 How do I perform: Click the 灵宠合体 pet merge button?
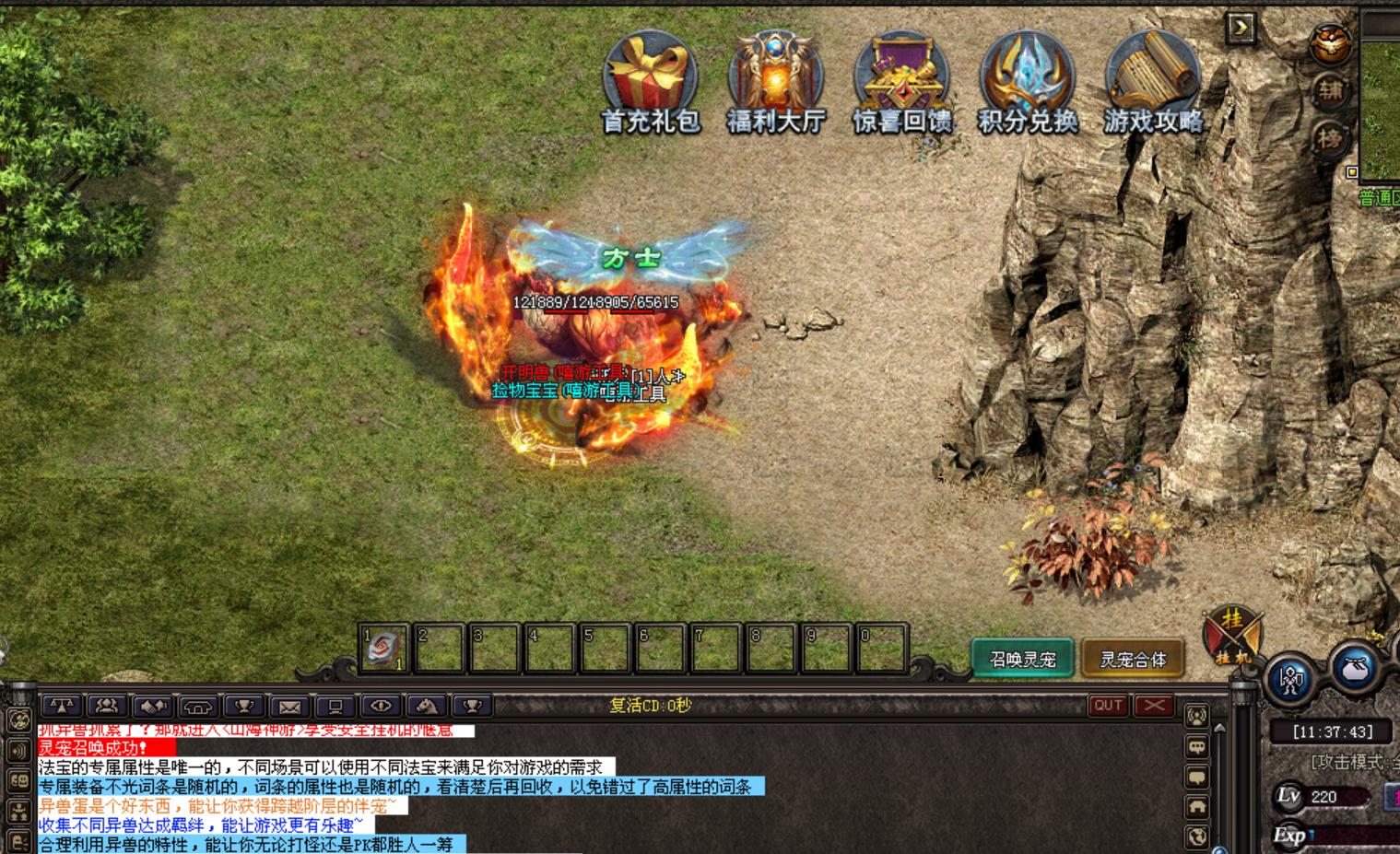1133,659
